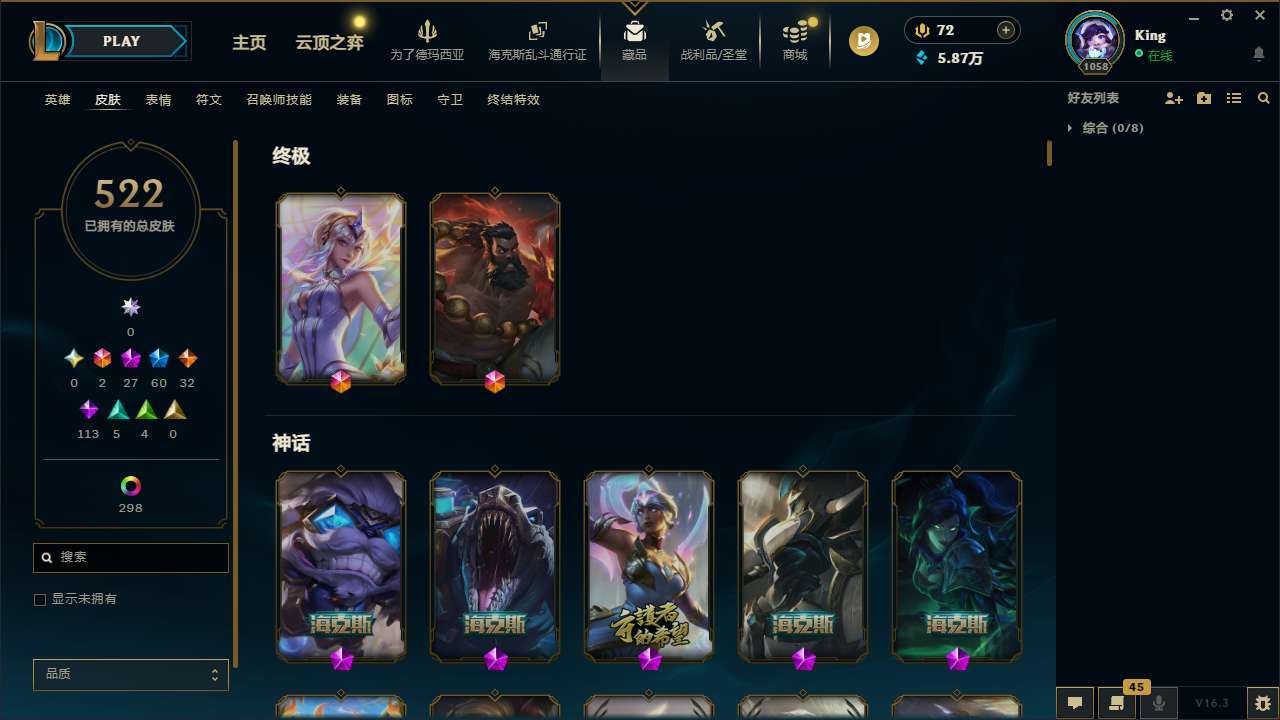Click the PLAY button
The image size is (1280, 720).
121,41
